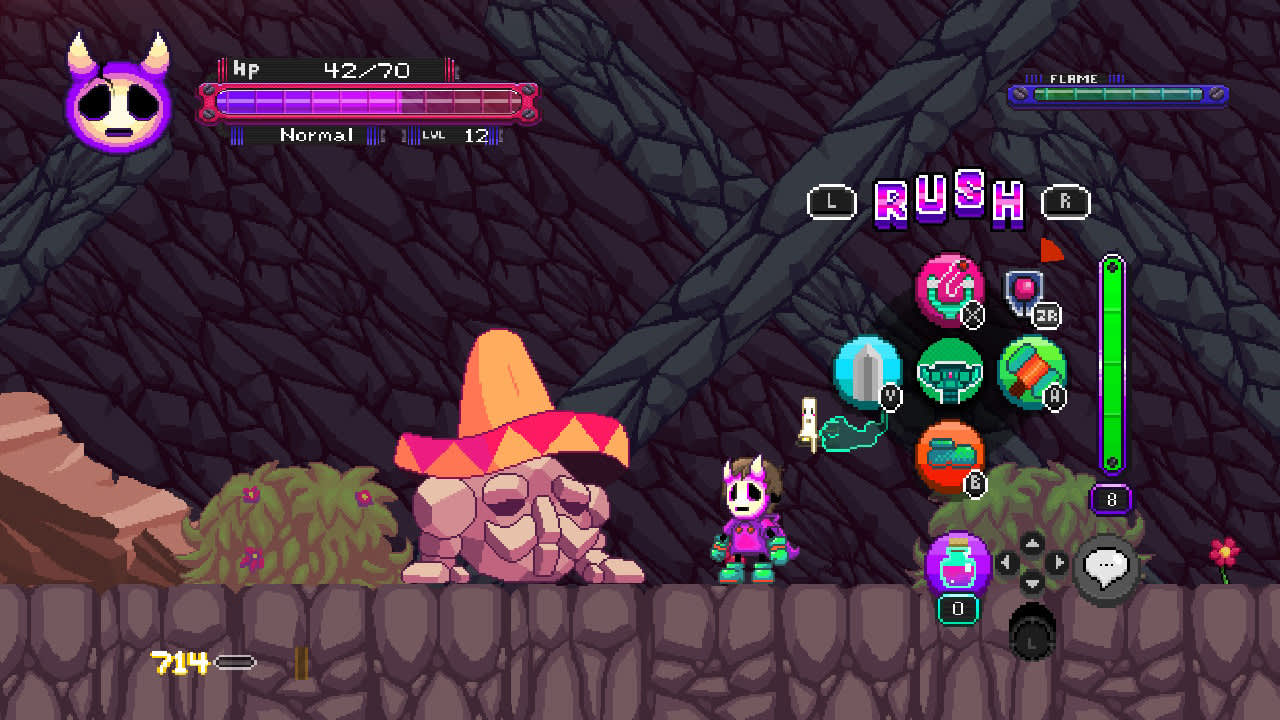Toggle the L stick icon below the d-pad

[1032, 638]
